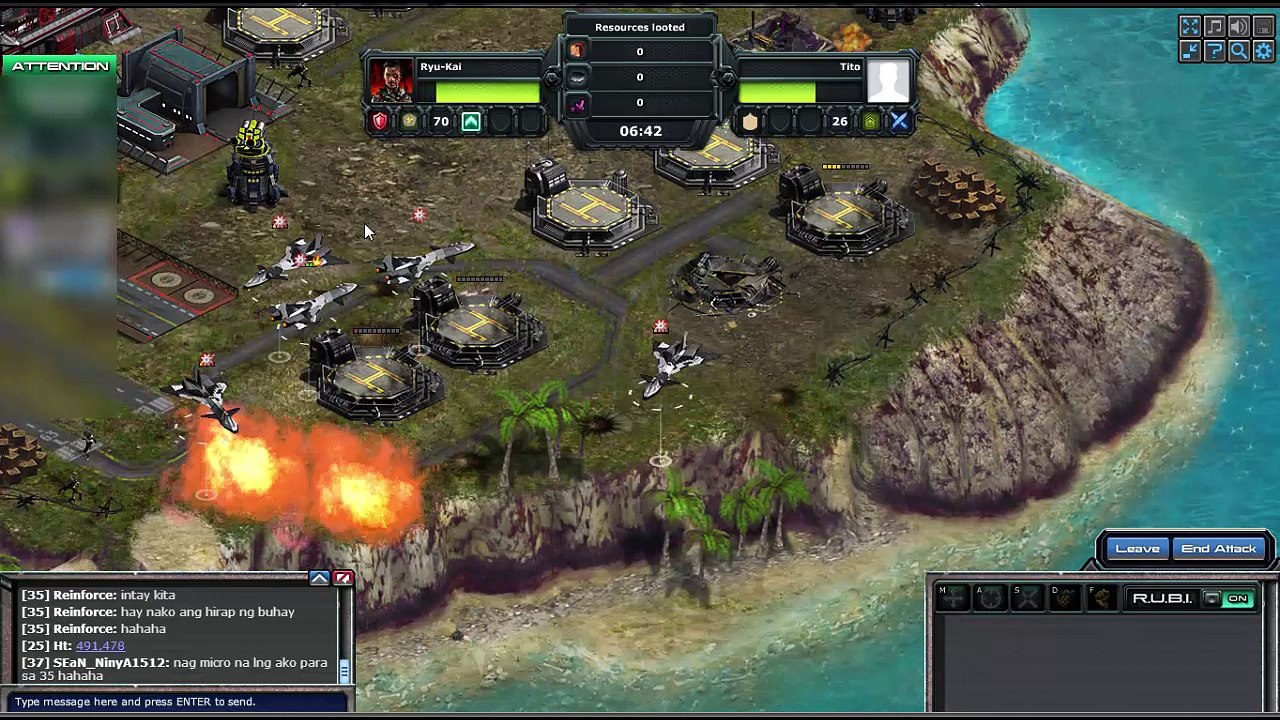
Task: Toggle fullscreen with the four-arrows icon
Action: click(1190, 27)
